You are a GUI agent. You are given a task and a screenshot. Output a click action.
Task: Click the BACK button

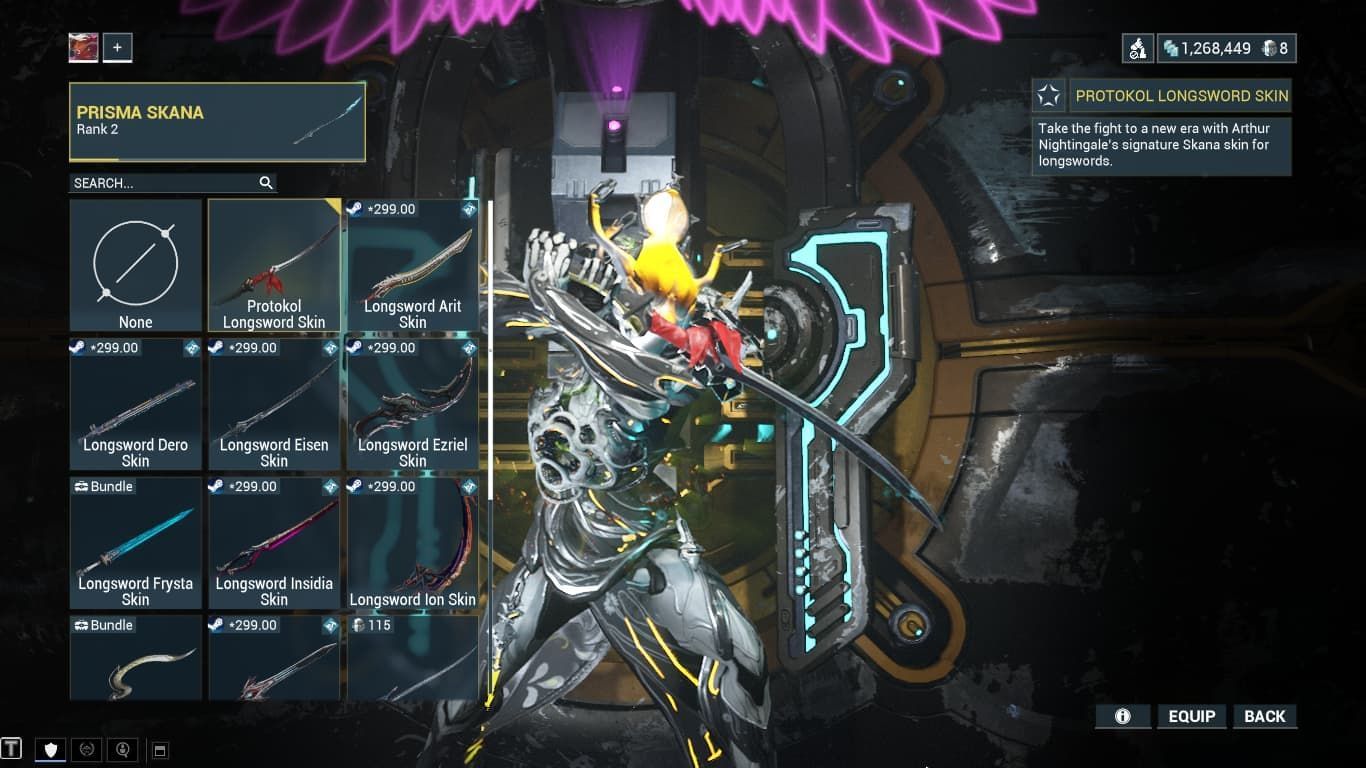[1264, 716]
